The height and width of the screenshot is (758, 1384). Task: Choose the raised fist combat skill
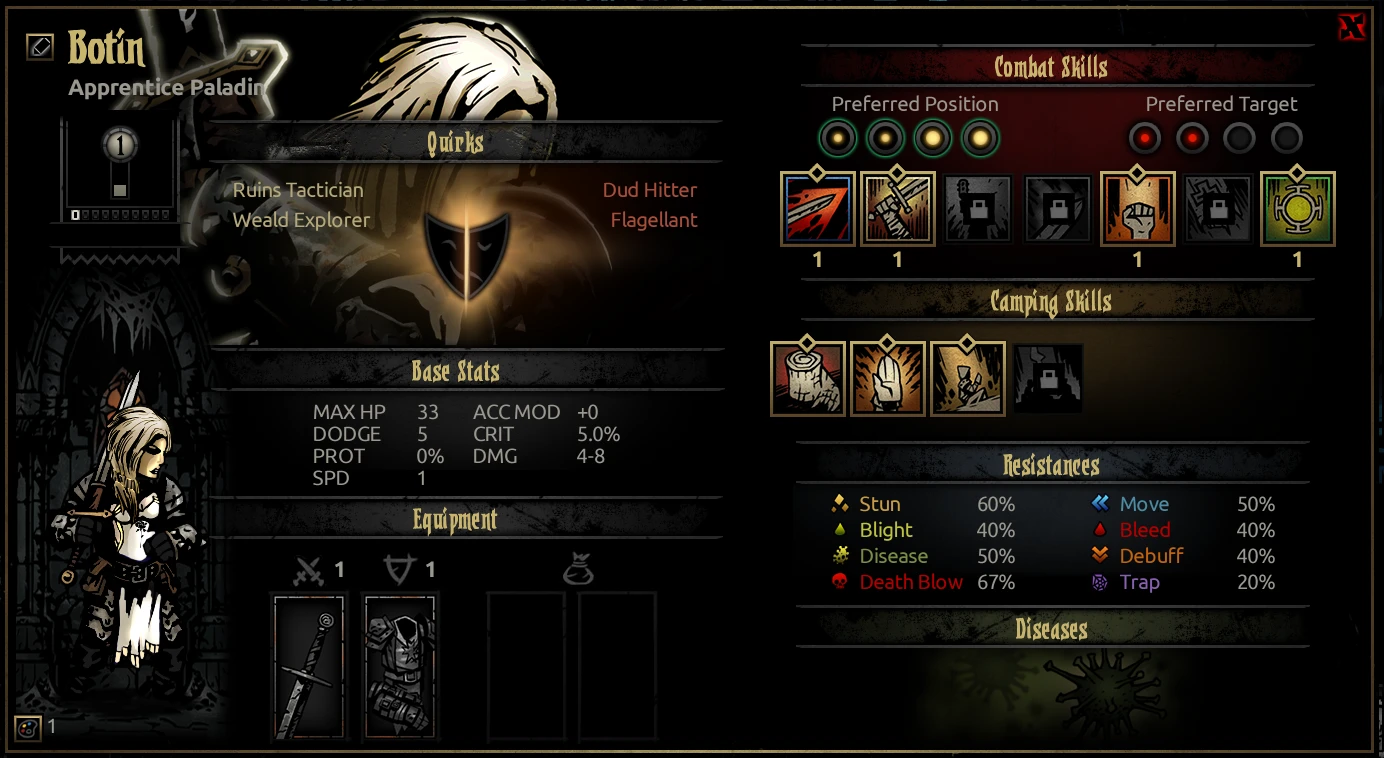click(1137, 209)
